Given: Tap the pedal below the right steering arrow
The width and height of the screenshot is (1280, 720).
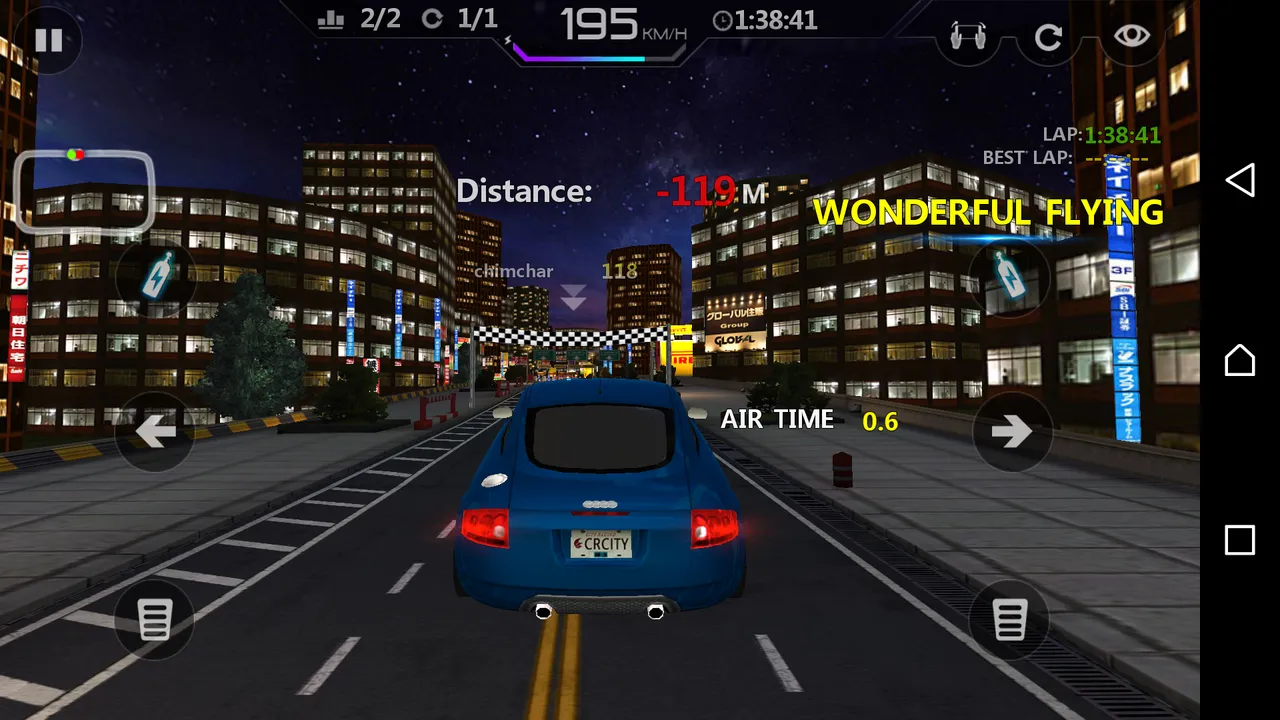Looking at the screenshot, I should [1009, 620].
